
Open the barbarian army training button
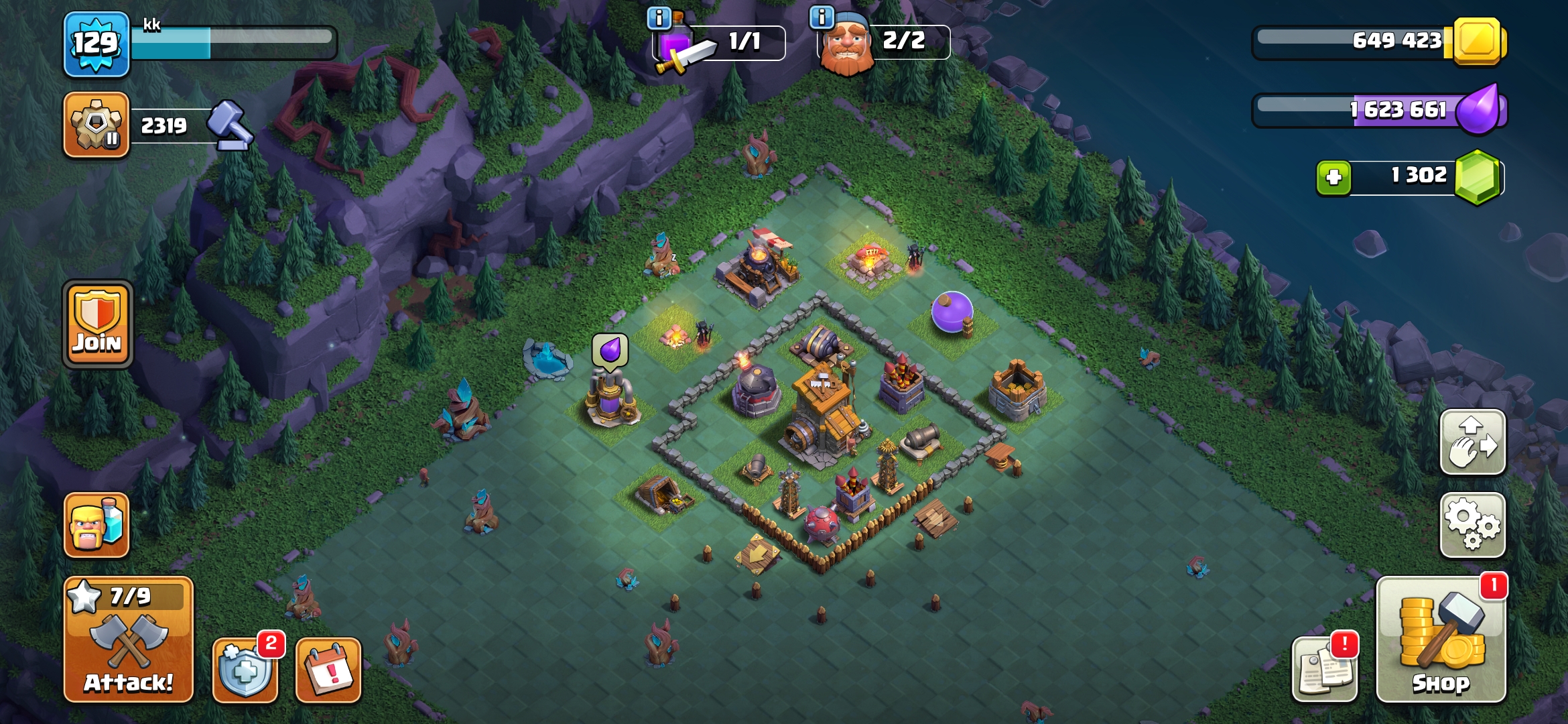tap(96, 525)
